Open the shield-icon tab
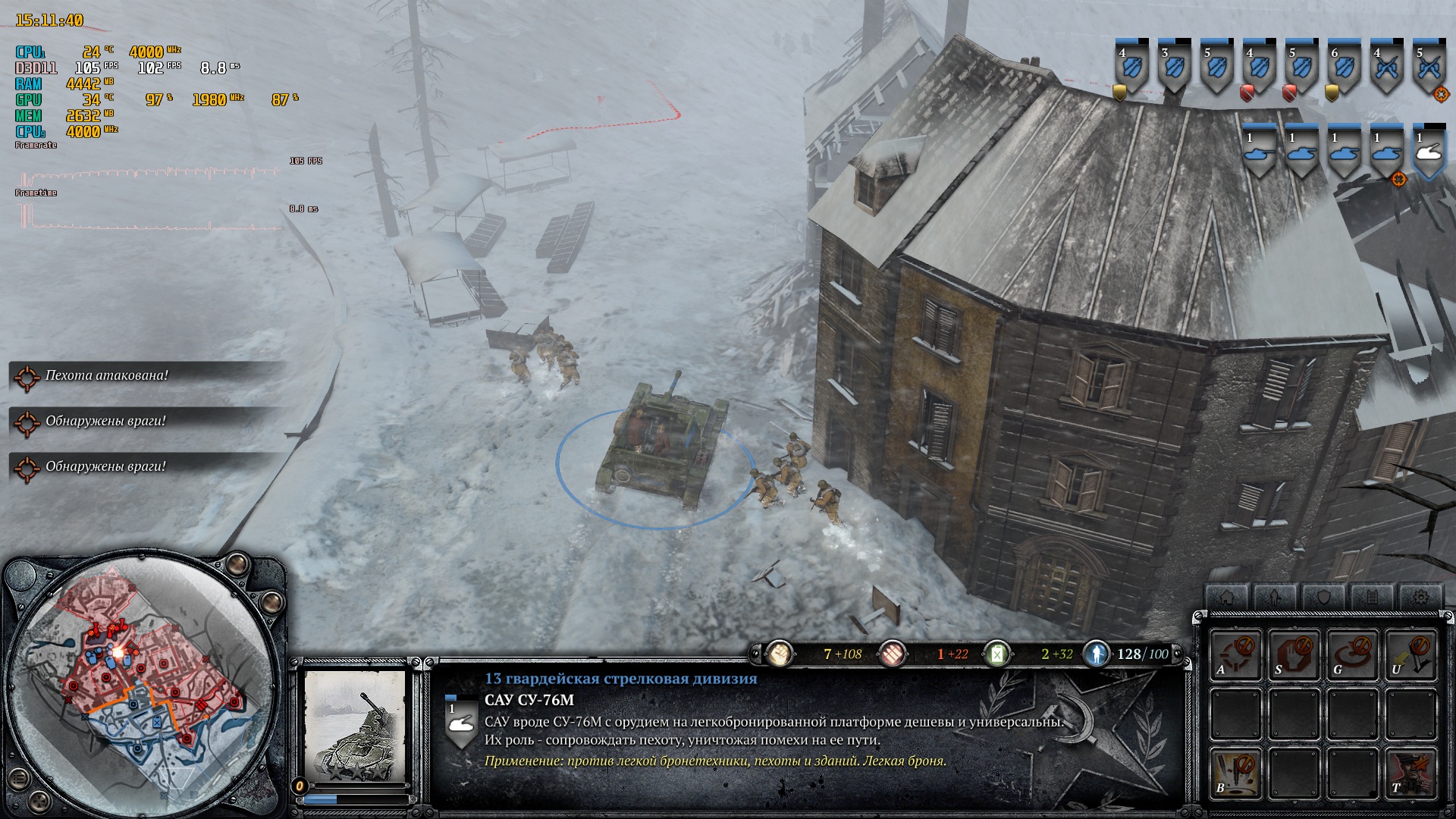Screen dimensions: 1456x819 point(1323,597)
